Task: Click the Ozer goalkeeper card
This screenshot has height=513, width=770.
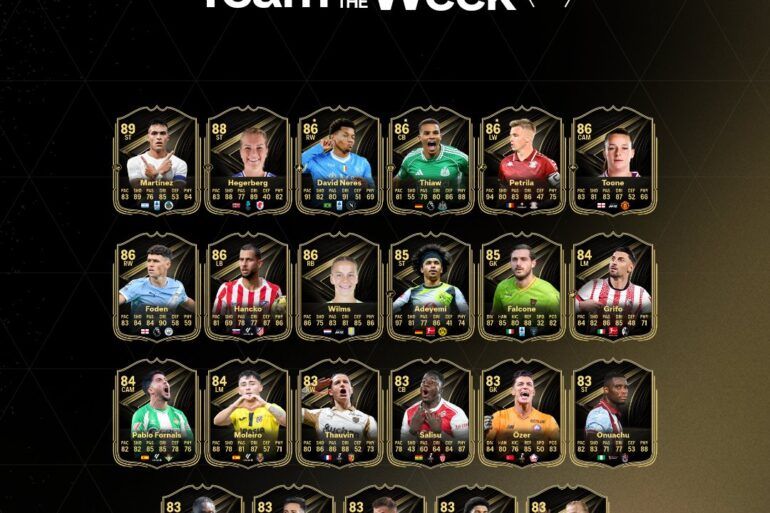Action: click(x=521, y=413)
